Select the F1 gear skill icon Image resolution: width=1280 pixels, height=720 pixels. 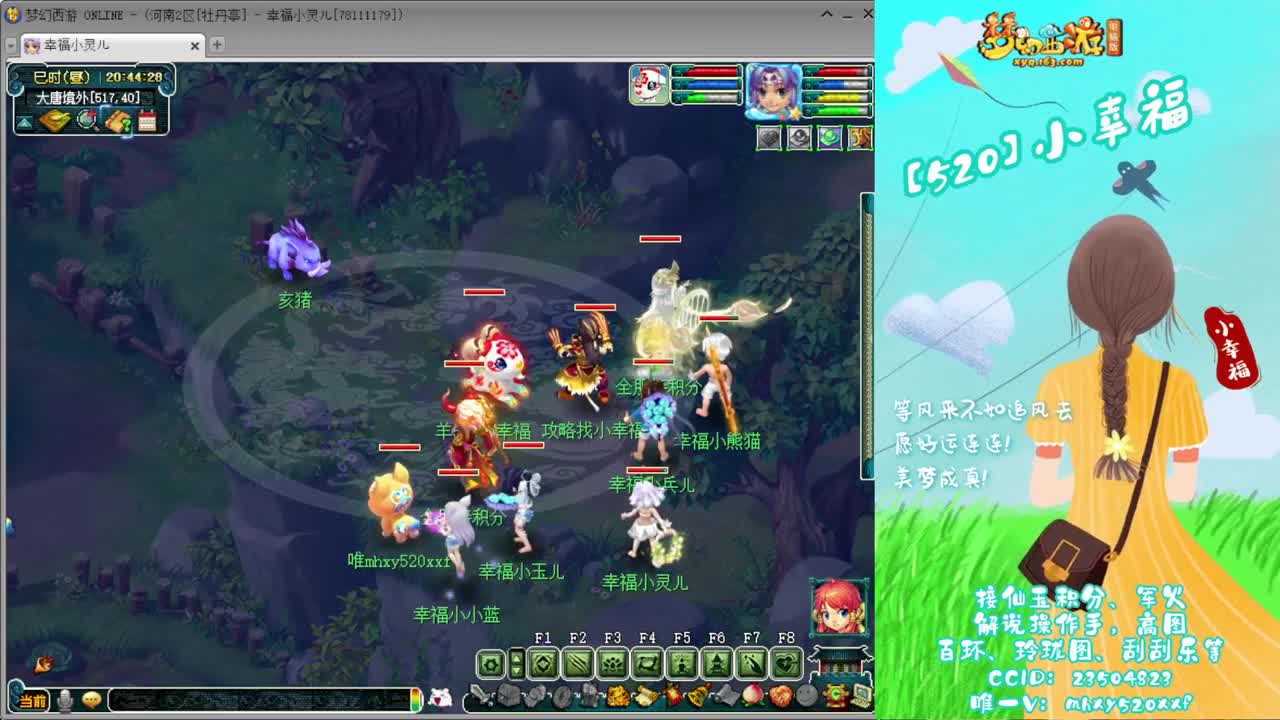point(491,662)
